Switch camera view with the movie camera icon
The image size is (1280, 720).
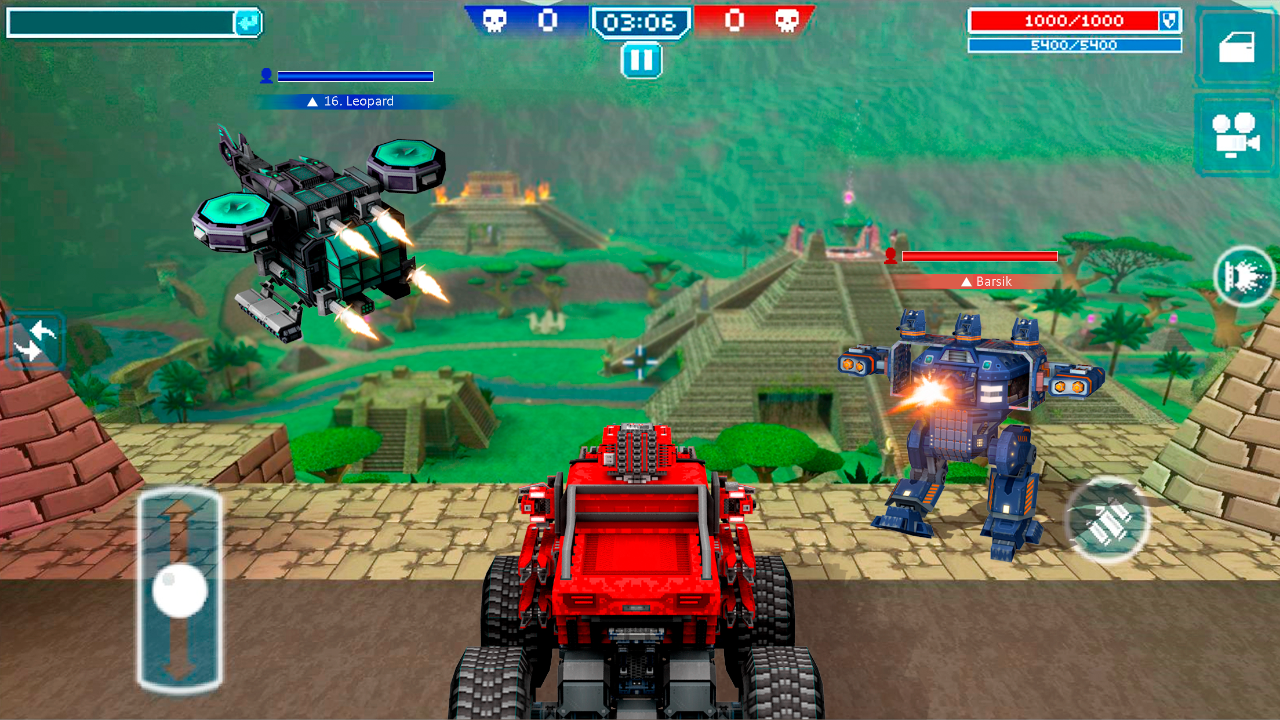pyautogui.click(x=1235, y=133)
